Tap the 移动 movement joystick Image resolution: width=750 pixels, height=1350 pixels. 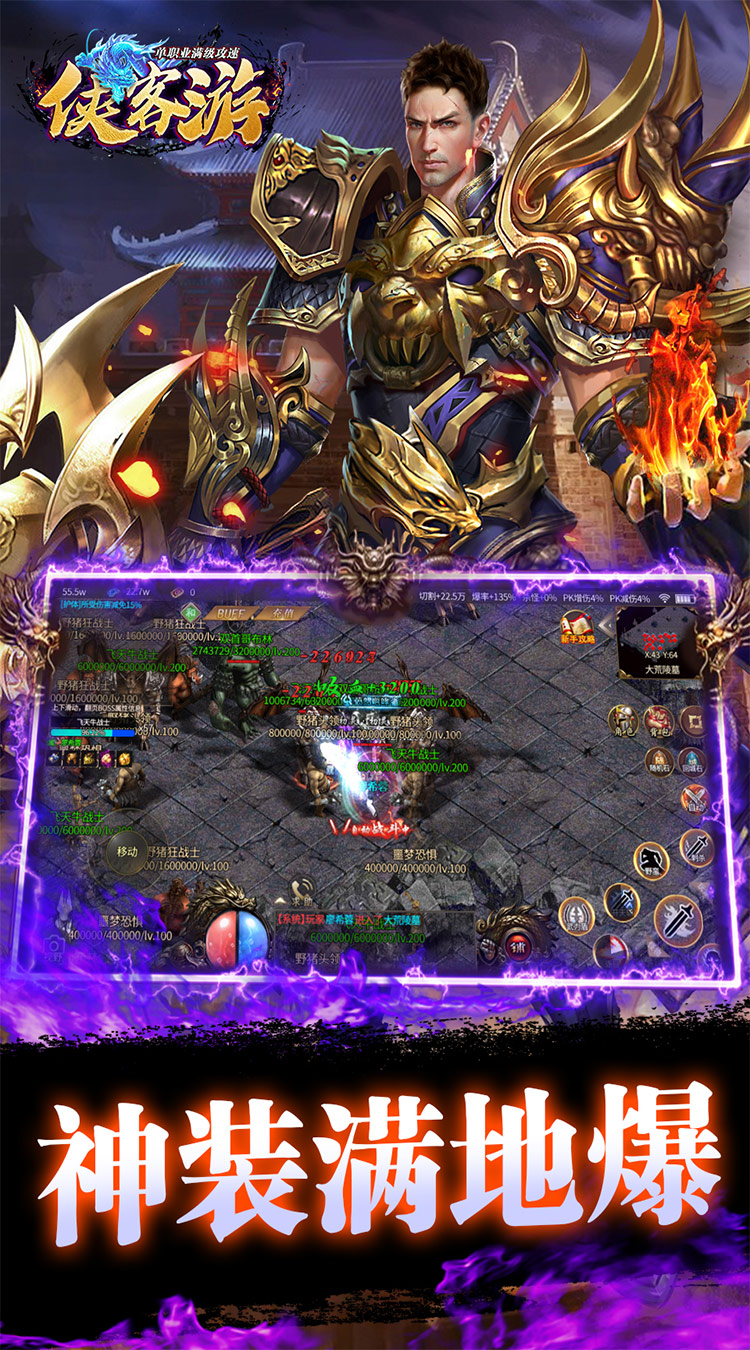pos(127,851)
